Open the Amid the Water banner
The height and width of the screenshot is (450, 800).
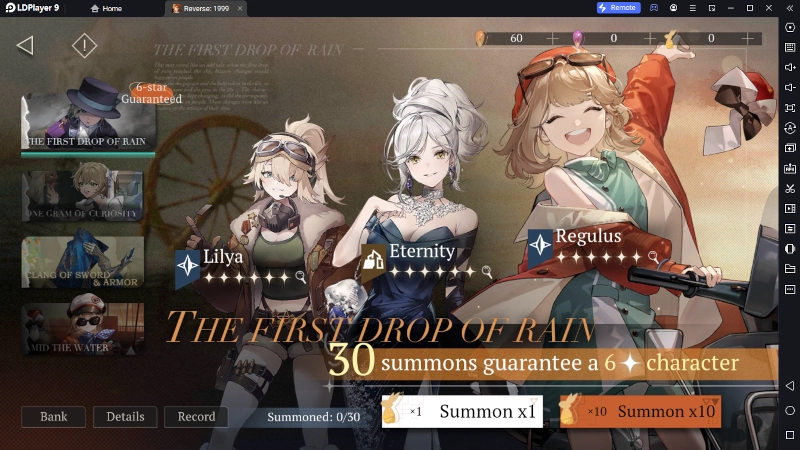[x=83, y=329]
